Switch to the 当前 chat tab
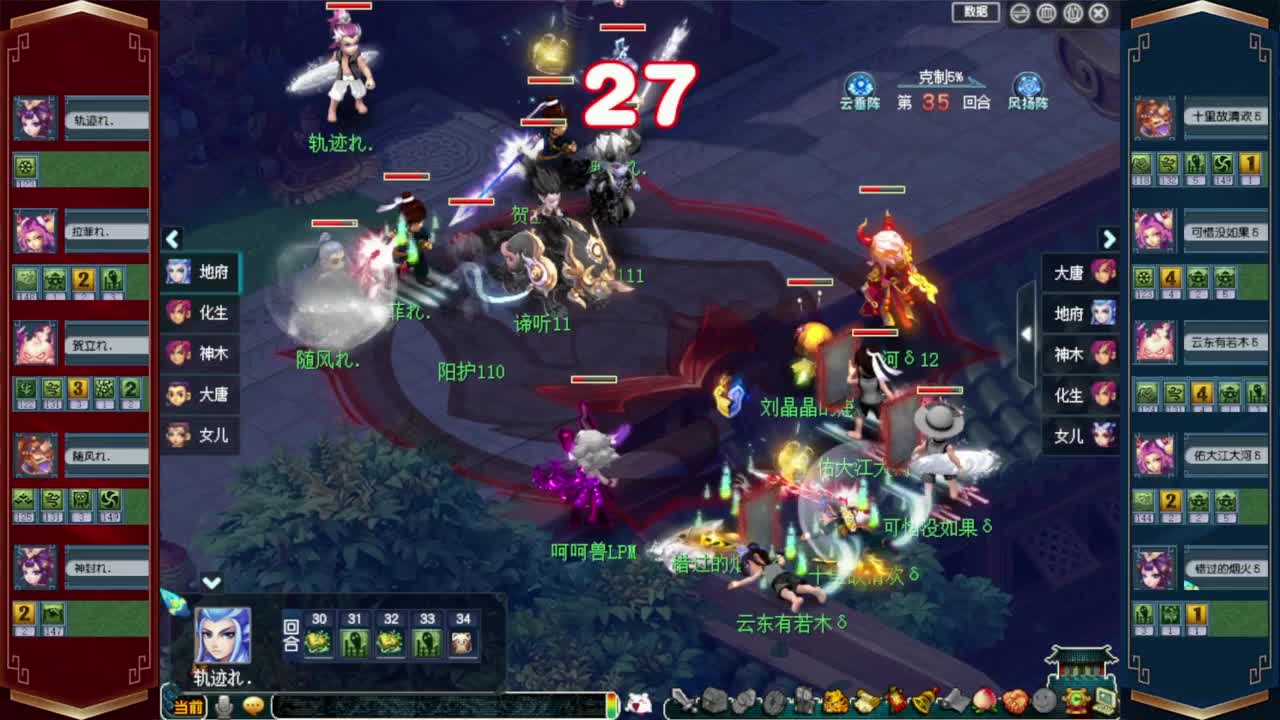Viewport: 1280px width, 720px height. [186, 703]
